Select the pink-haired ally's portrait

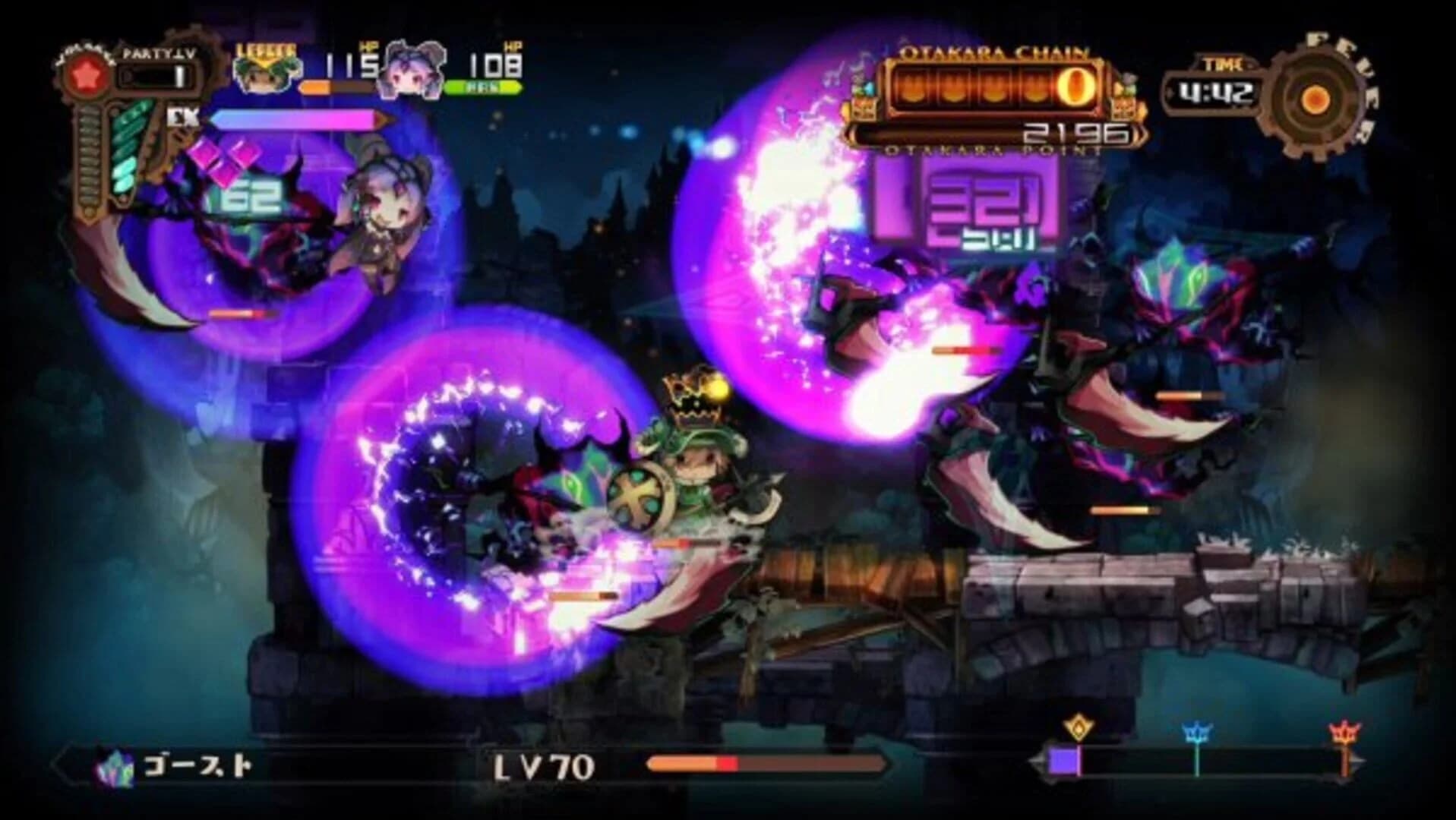(409, 70)
